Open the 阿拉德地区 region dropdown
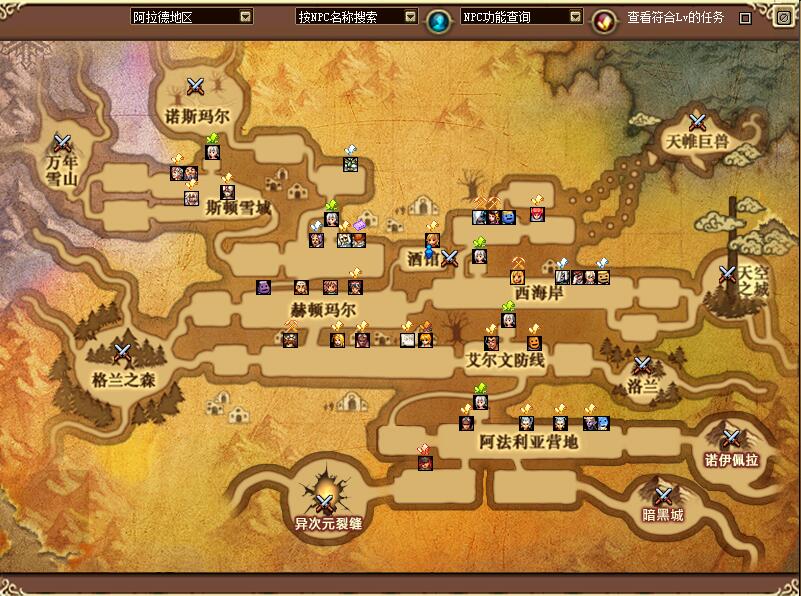This screenshot has height=596, width=801. pyautogui.click(x=246, y=17)
